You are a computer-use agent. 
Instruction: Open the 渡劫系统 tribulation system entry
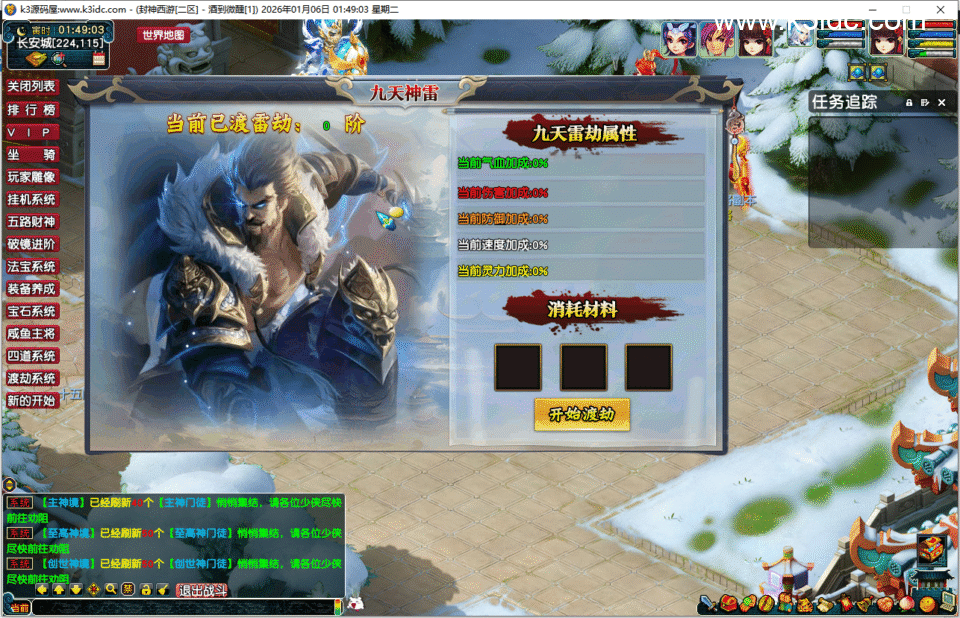pyautogui.click(x=32, y=379)
